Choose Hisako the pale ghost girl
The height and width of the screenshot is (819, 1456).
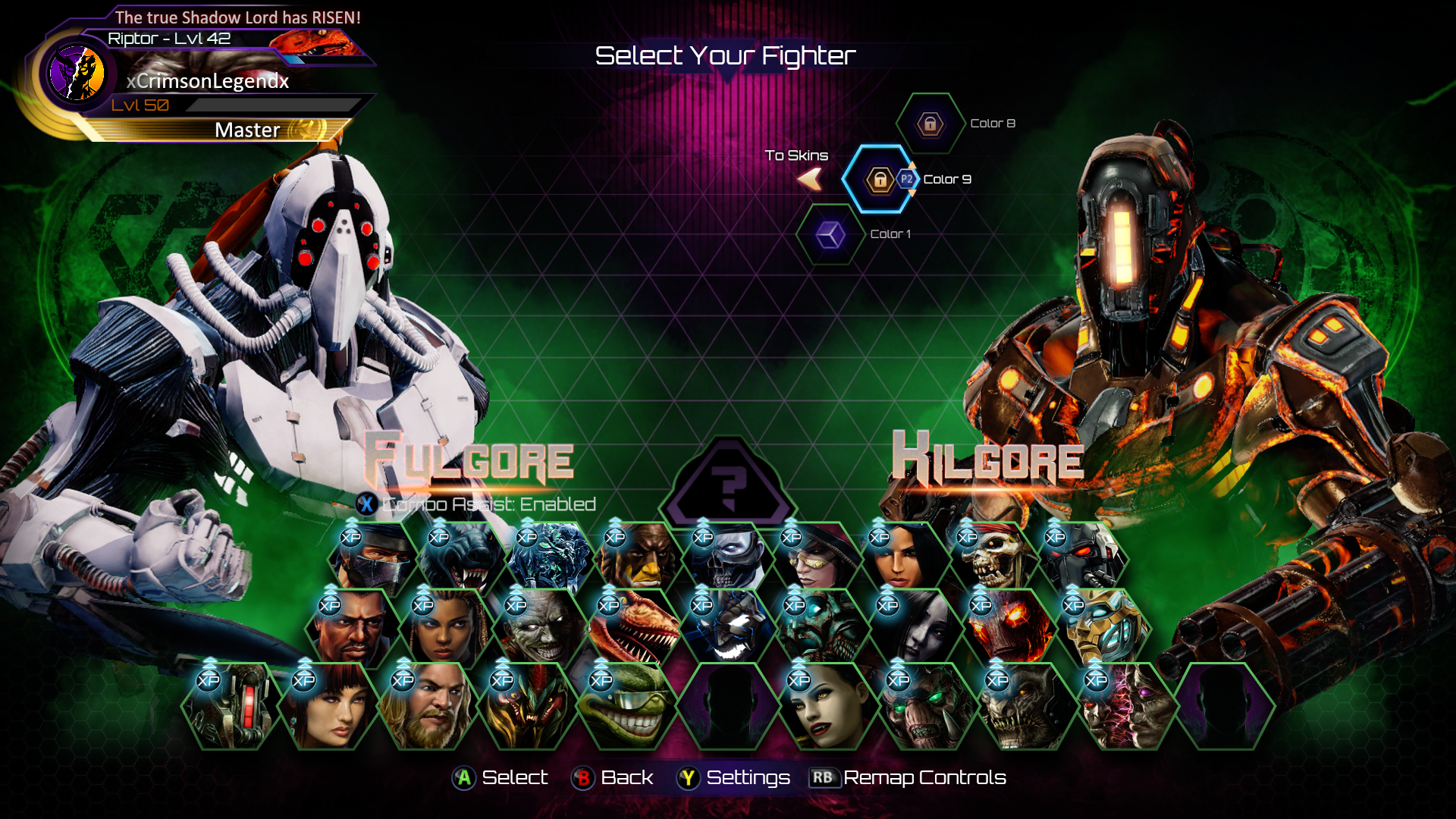[x=912, y=629]
